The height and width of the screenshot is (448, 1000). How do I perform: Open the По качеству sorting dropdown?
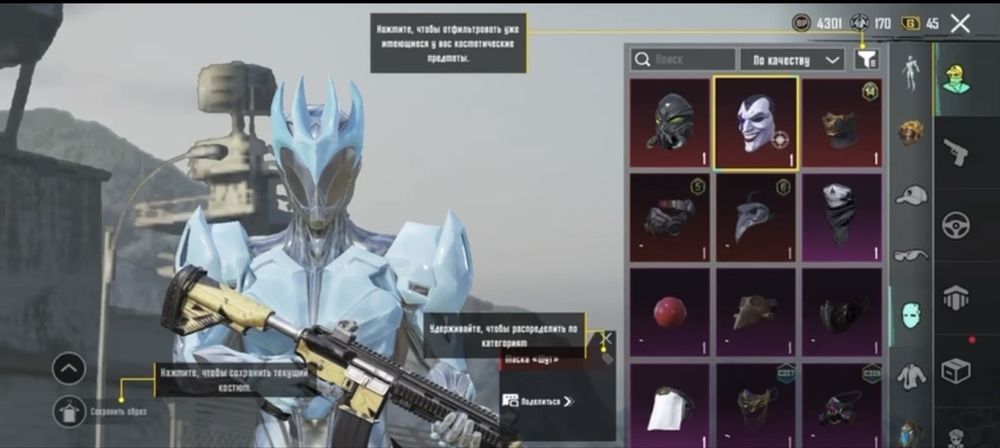(x=792, y=60)
